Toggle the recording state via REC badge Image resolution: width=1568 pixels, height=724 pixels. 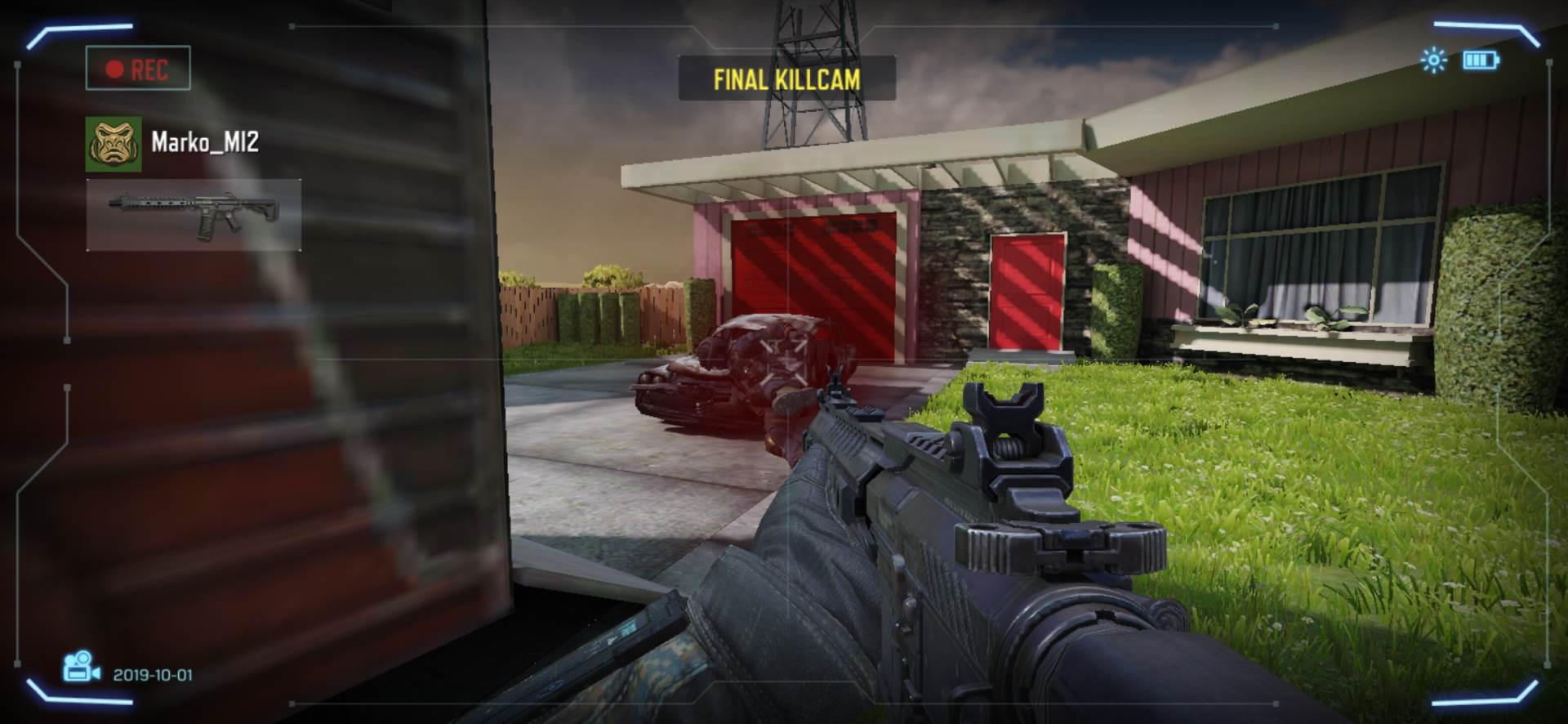pyautogui.click(x=137, y=69)
